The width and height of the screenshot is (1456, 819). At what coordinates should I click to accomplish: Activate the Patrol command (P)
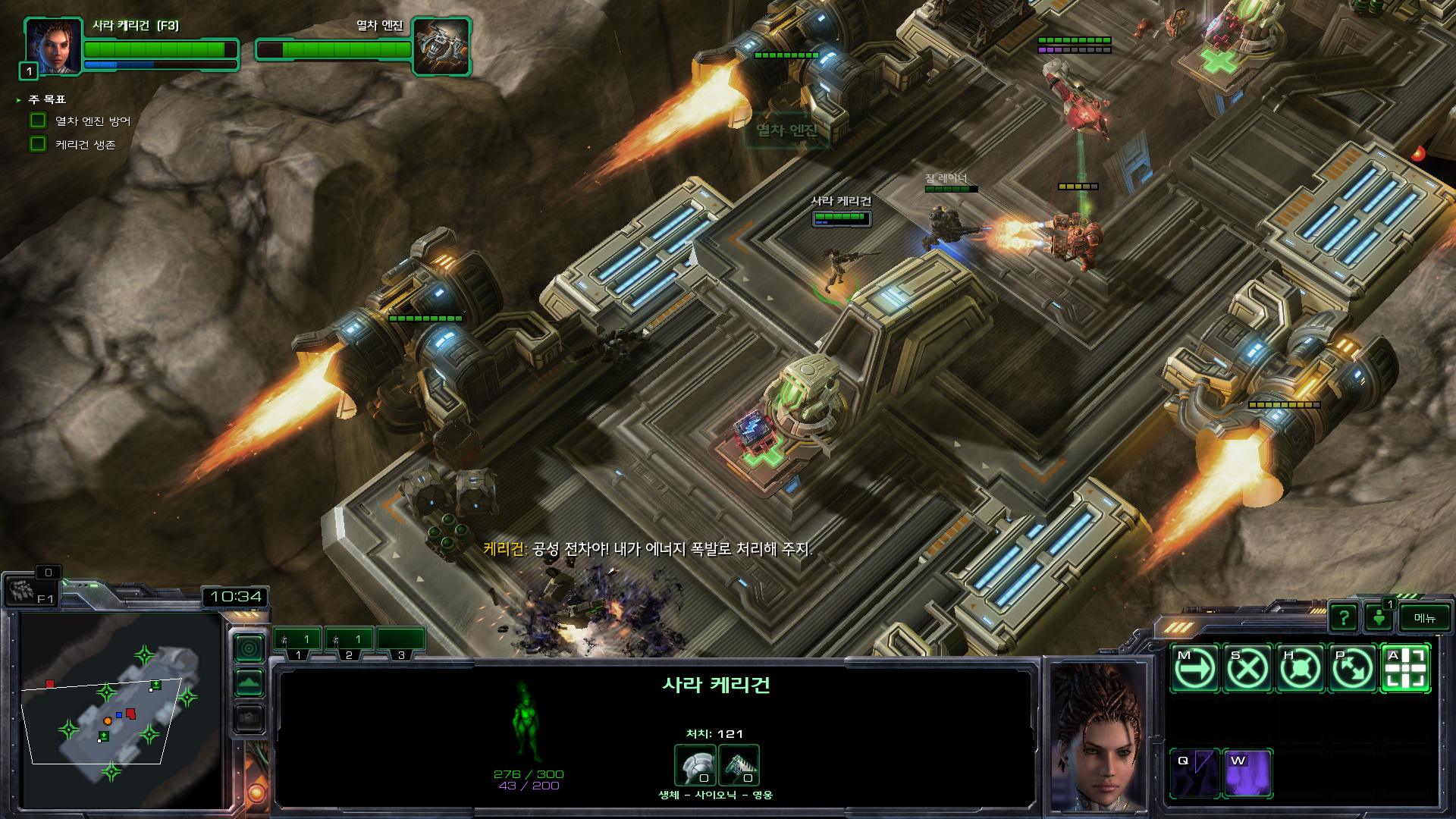pos(1353,669)
